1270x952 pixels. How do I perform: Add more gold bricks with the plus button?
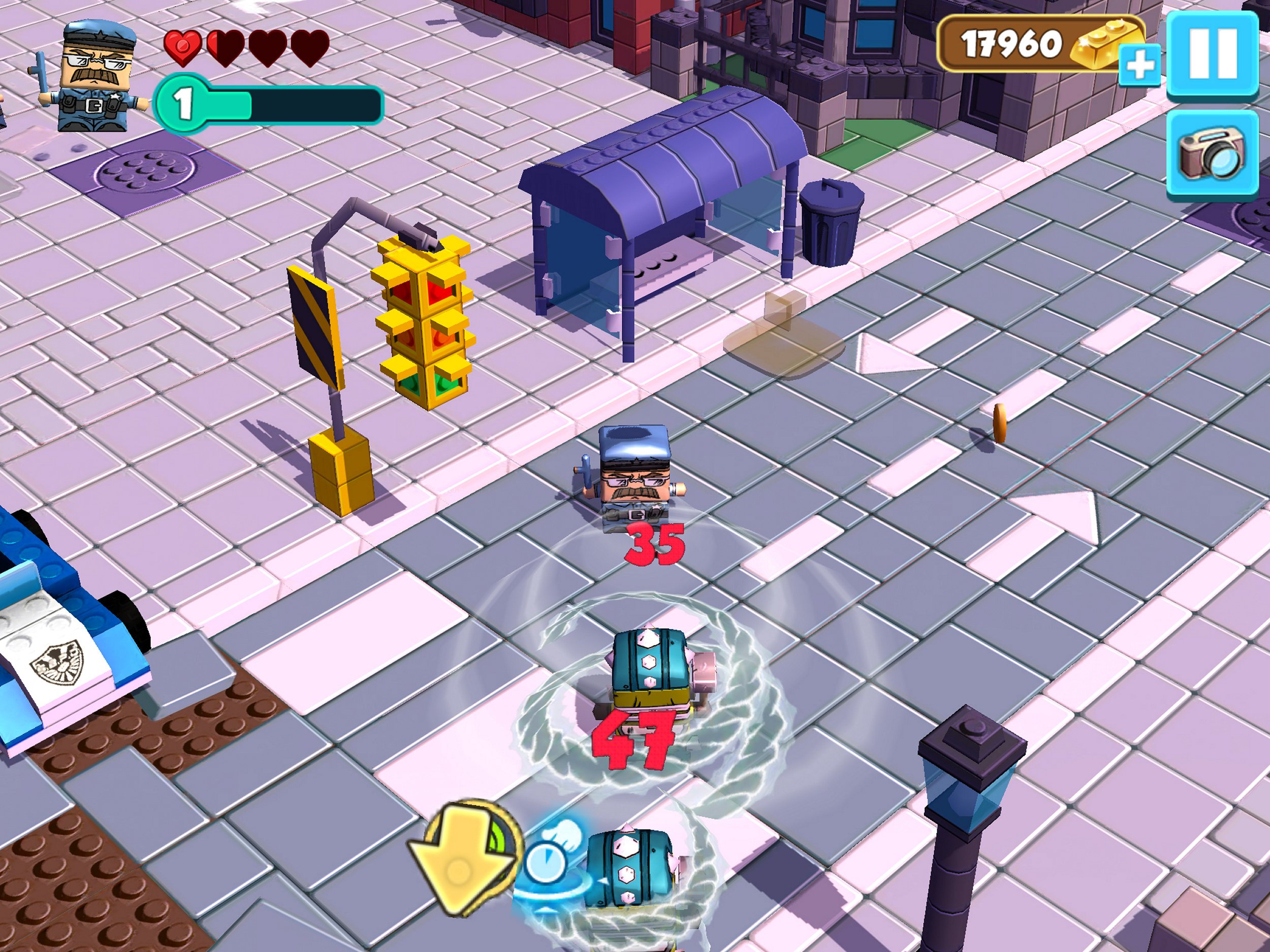coord(1139,65)
